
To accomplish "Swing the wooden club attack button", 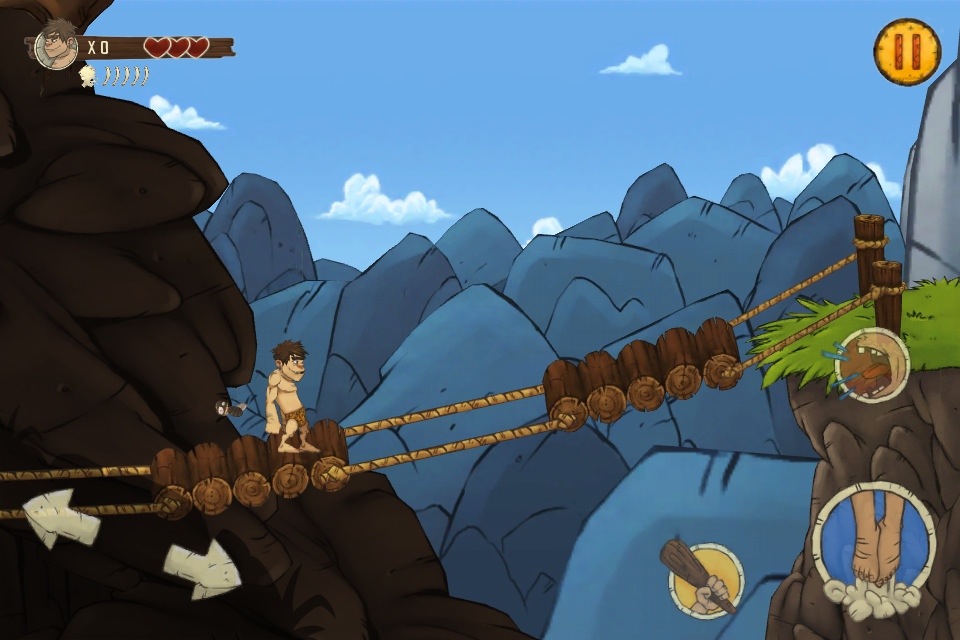I will pos(704,581).
